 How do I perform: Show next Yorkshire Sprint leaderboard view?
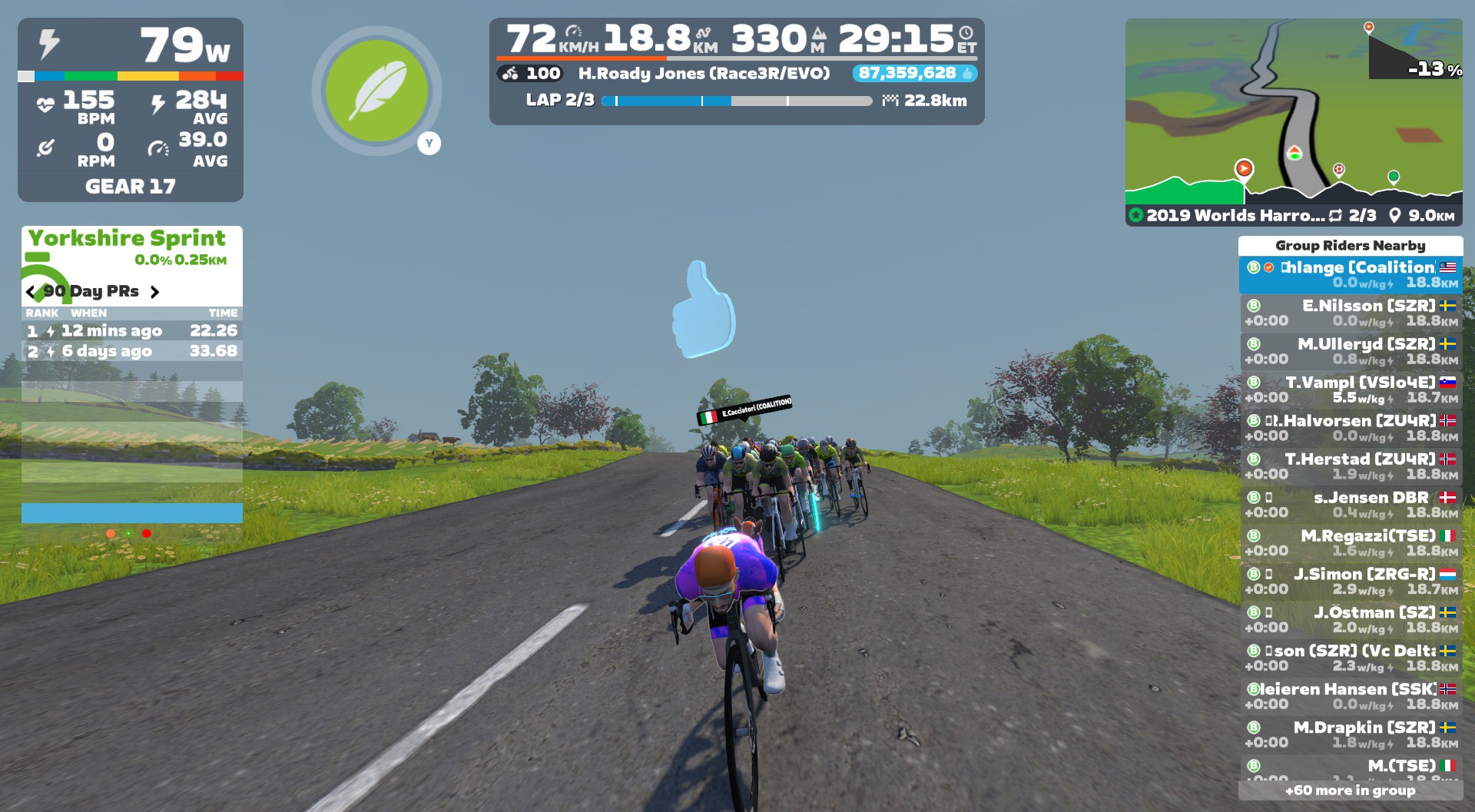tap(155, 292)
